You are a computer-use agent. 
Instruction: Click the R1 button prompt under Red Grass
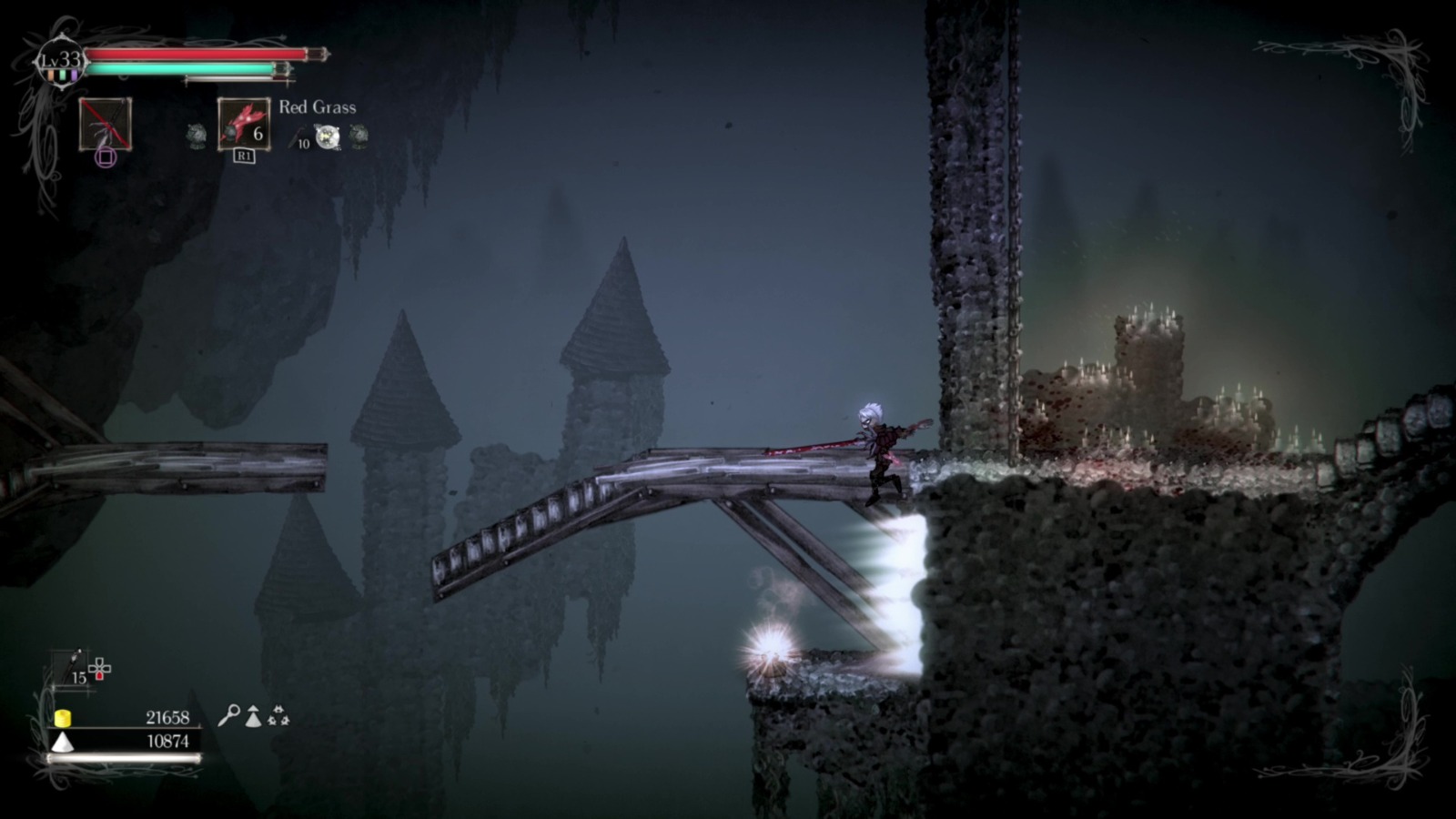pyautogui.click(x=244, y=154)
